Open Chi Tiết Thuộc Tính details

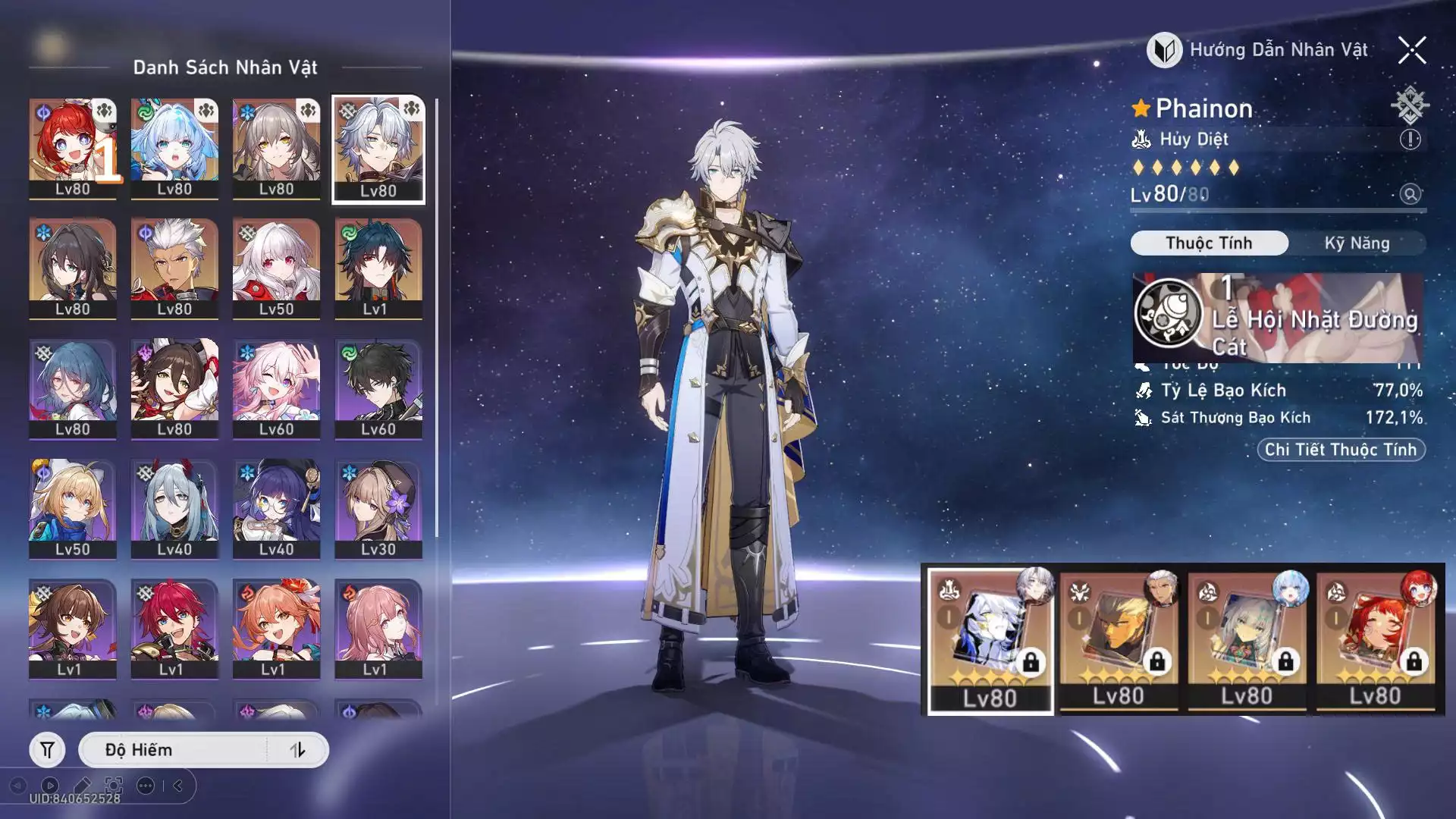[1341, 450]
